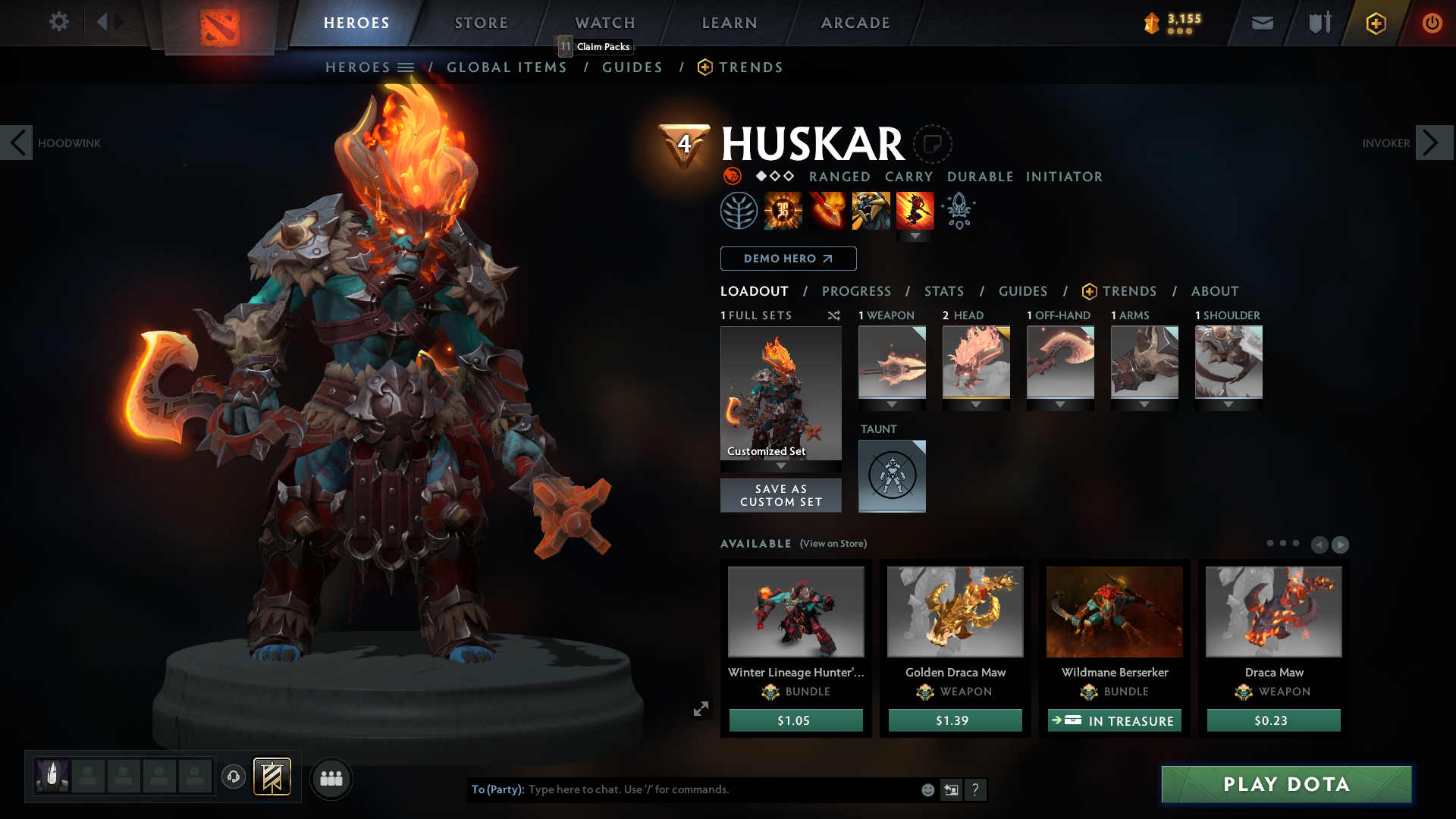Viewport: 1456px width, 819px height.
Task: Select the Inner Fire ability icon
Action: (783, 210)
